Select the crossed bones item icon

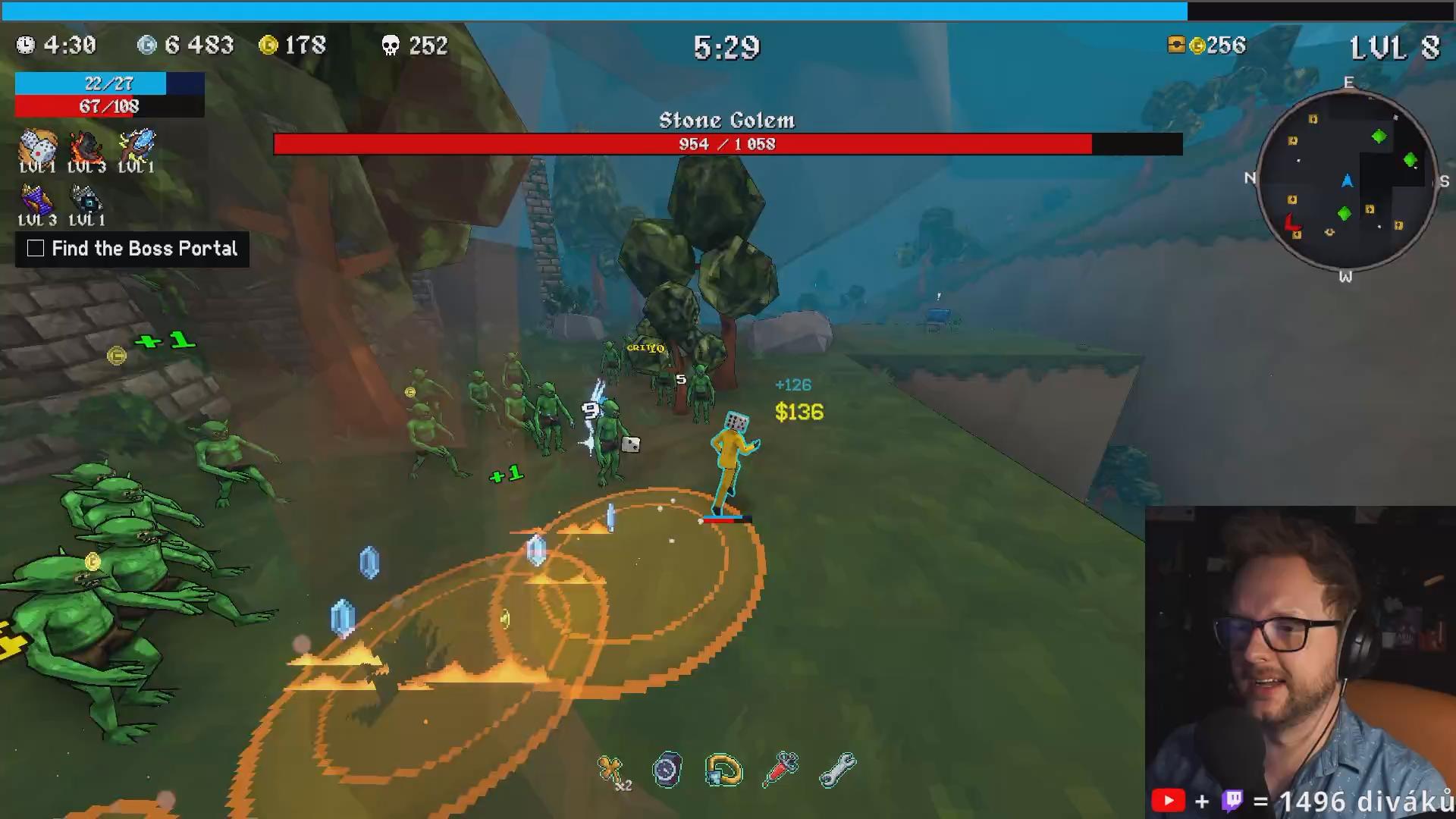610,770
